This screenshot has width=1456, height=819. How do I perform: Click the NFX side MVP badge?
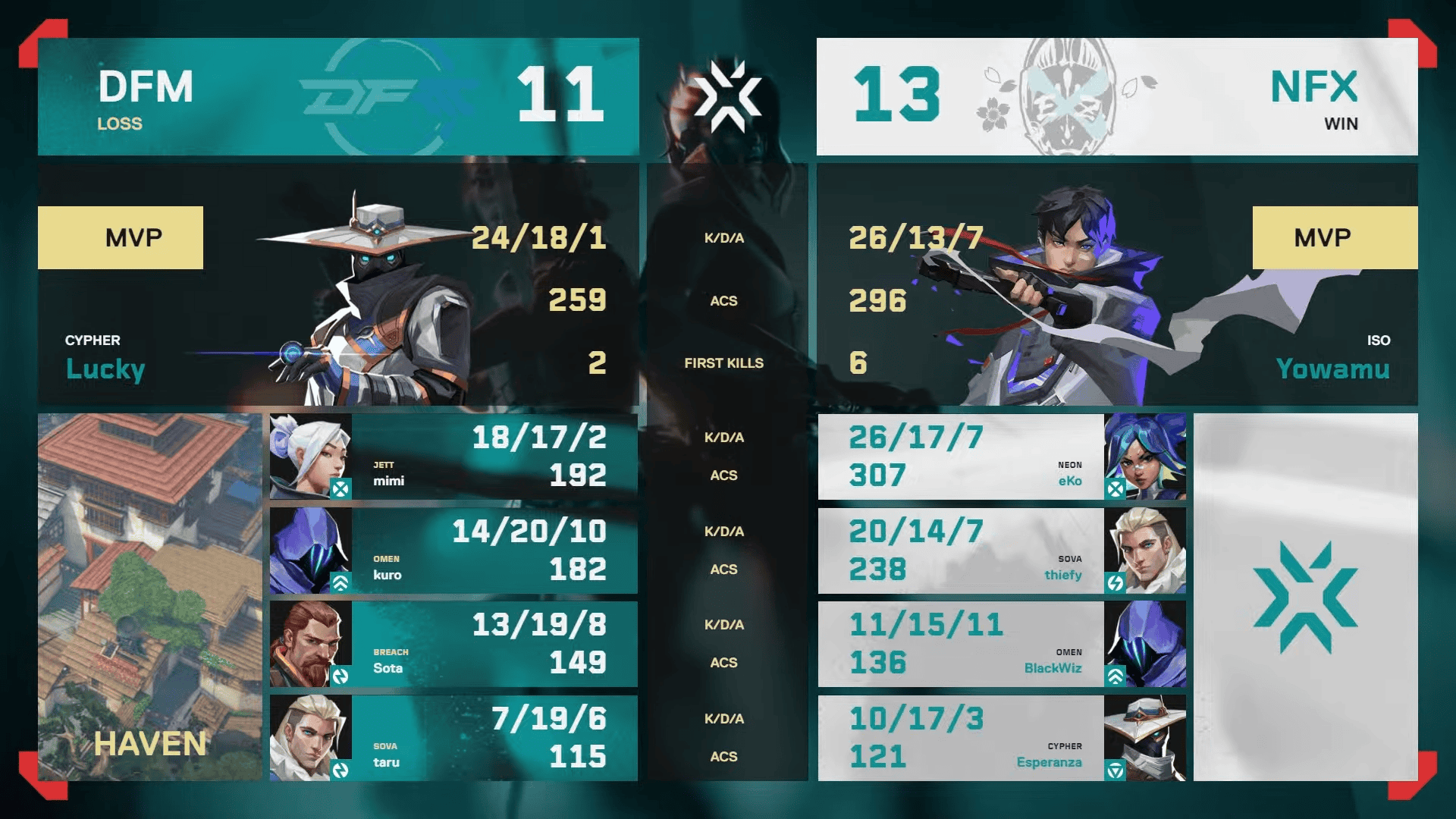click(1335, 237)
